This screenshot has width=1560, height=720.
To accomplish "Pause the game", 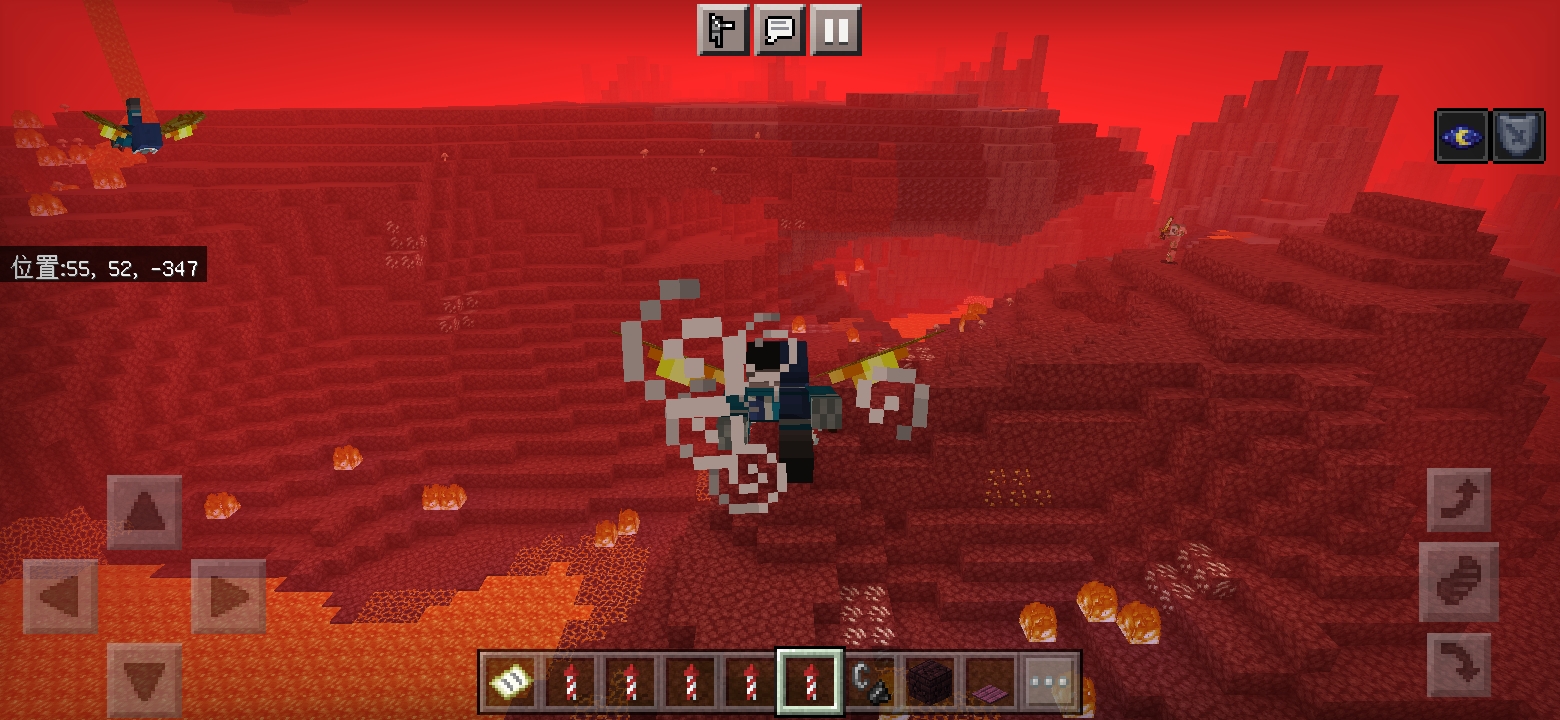I will (x=836, y=31).
